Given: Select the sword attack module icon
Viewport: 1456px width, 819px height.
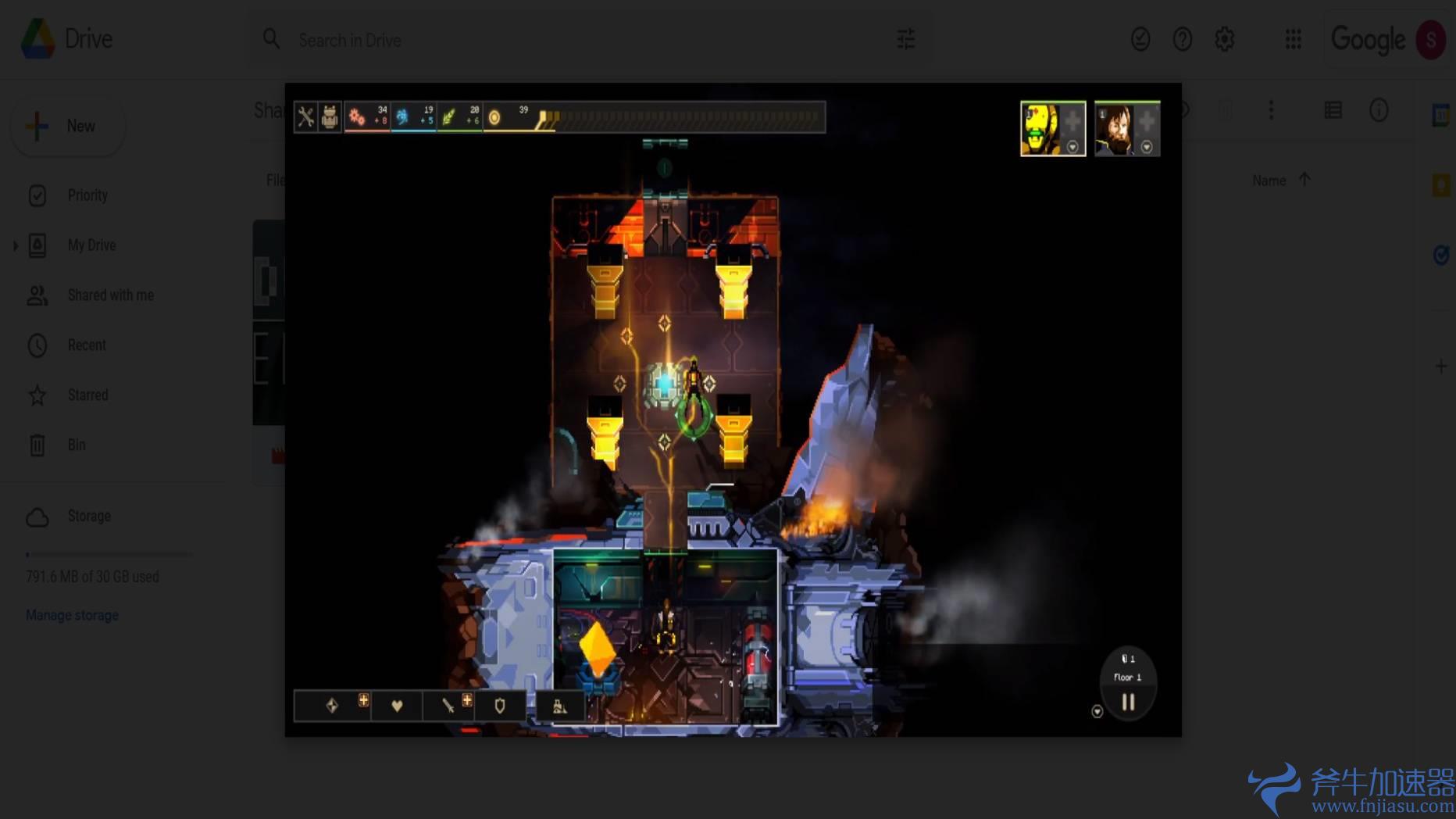Looking at the screenshot, I should coord(448,706).
